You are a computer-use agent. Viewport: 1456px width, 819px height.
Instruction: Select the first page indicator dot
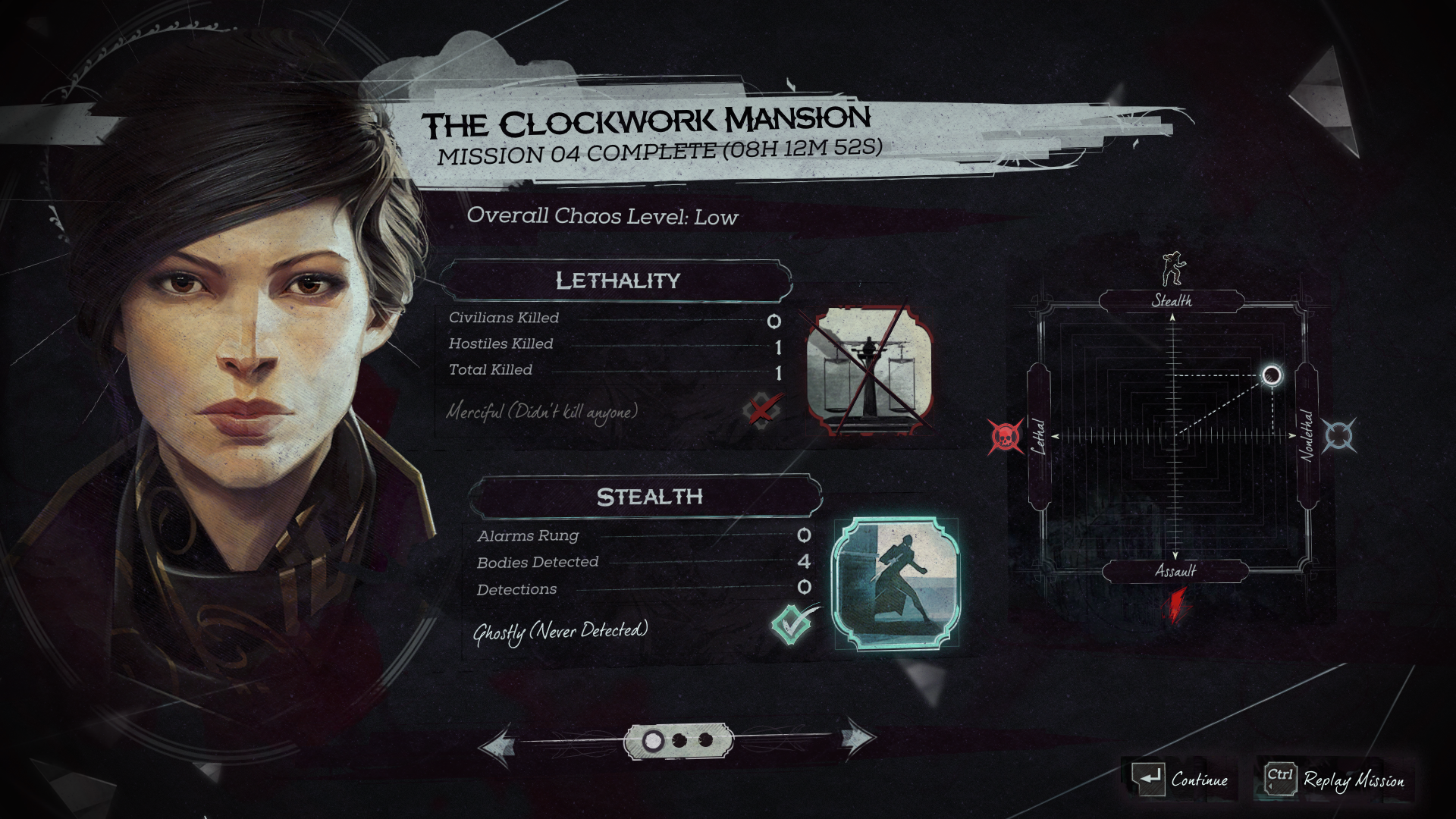[652, 741]
